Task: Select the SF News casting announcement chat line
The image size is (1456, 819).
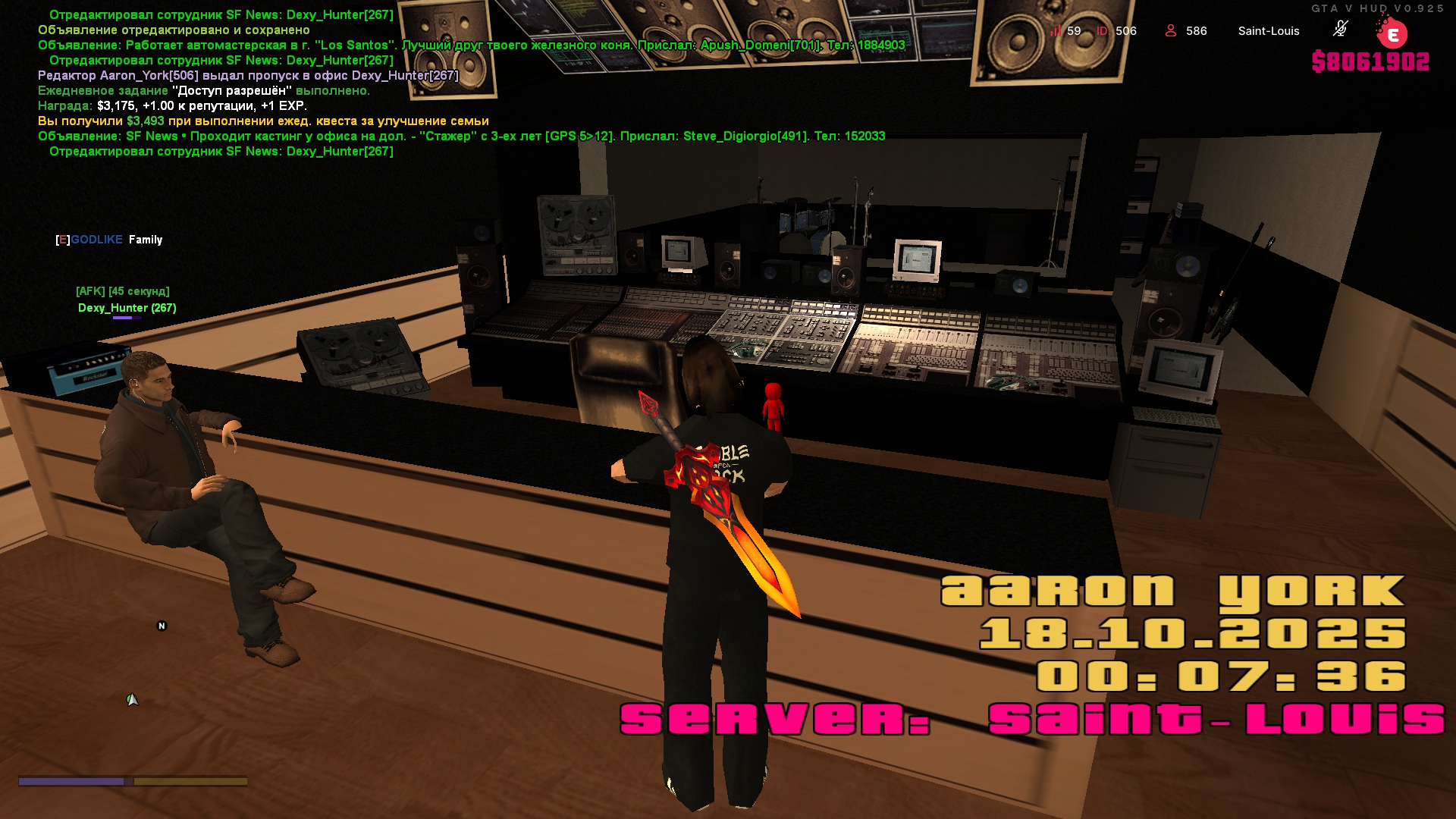Action: tap(461, 136)
